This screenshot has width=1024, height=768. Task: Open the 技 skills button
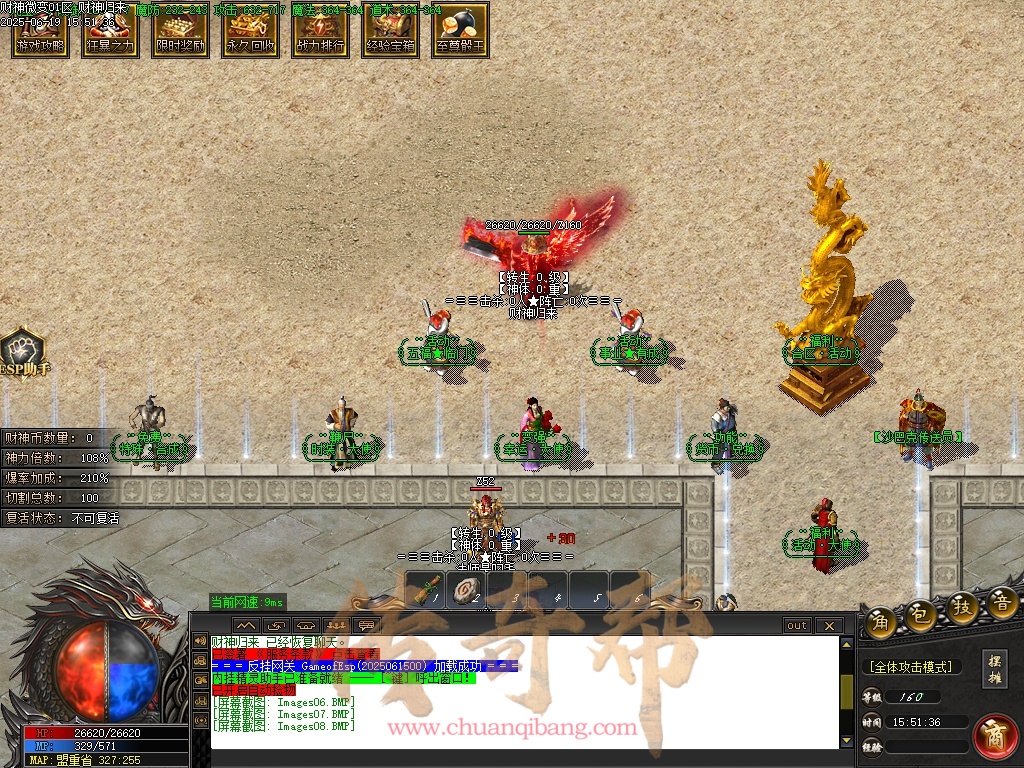[x=962, y=608]
